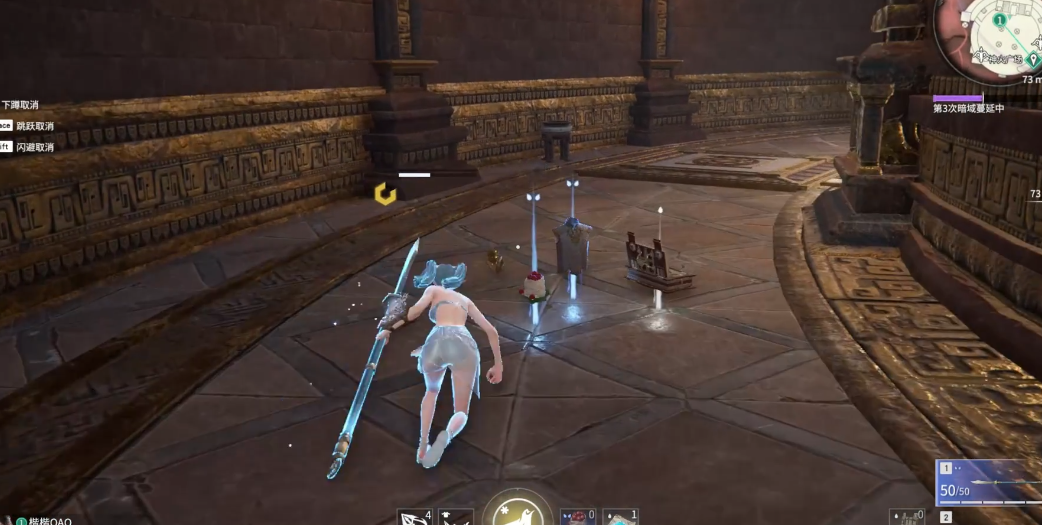Click the green numbered waypoint on the minimap
This screenshot has height=525, width=1042.
pyautogui.click(x=999, y=20)
